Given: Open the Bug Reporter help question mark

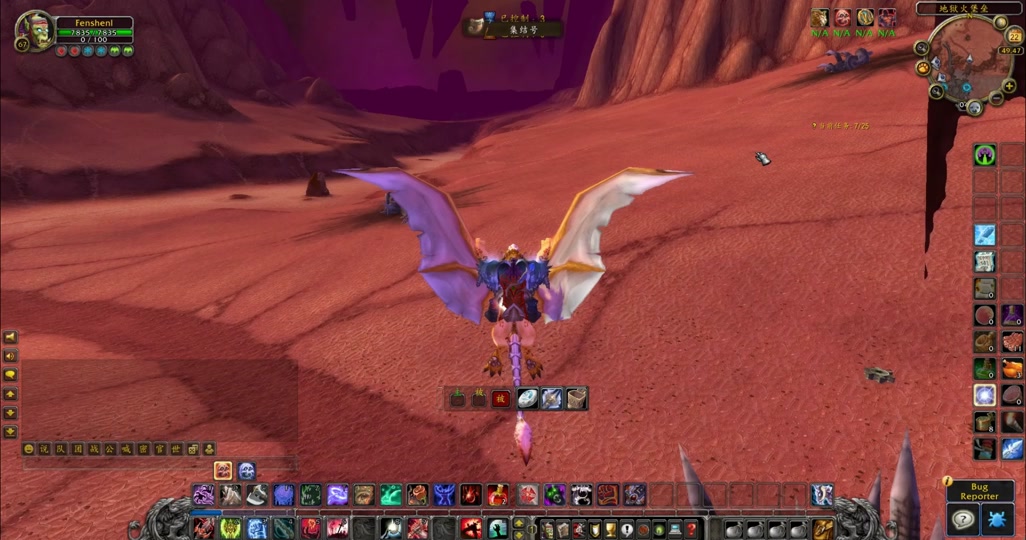Looking at the screenshot, I should point(963,519).
